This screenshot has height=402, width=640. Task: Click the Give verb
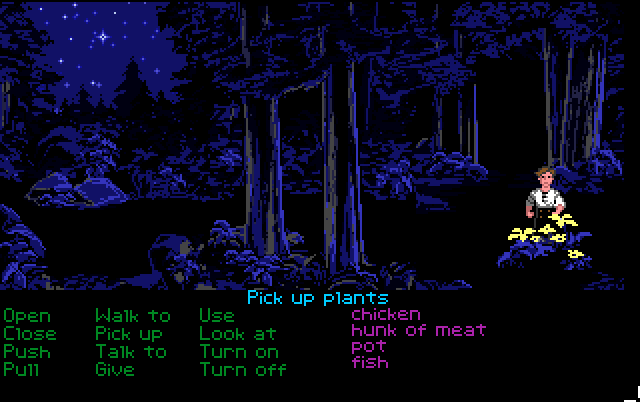115,369
